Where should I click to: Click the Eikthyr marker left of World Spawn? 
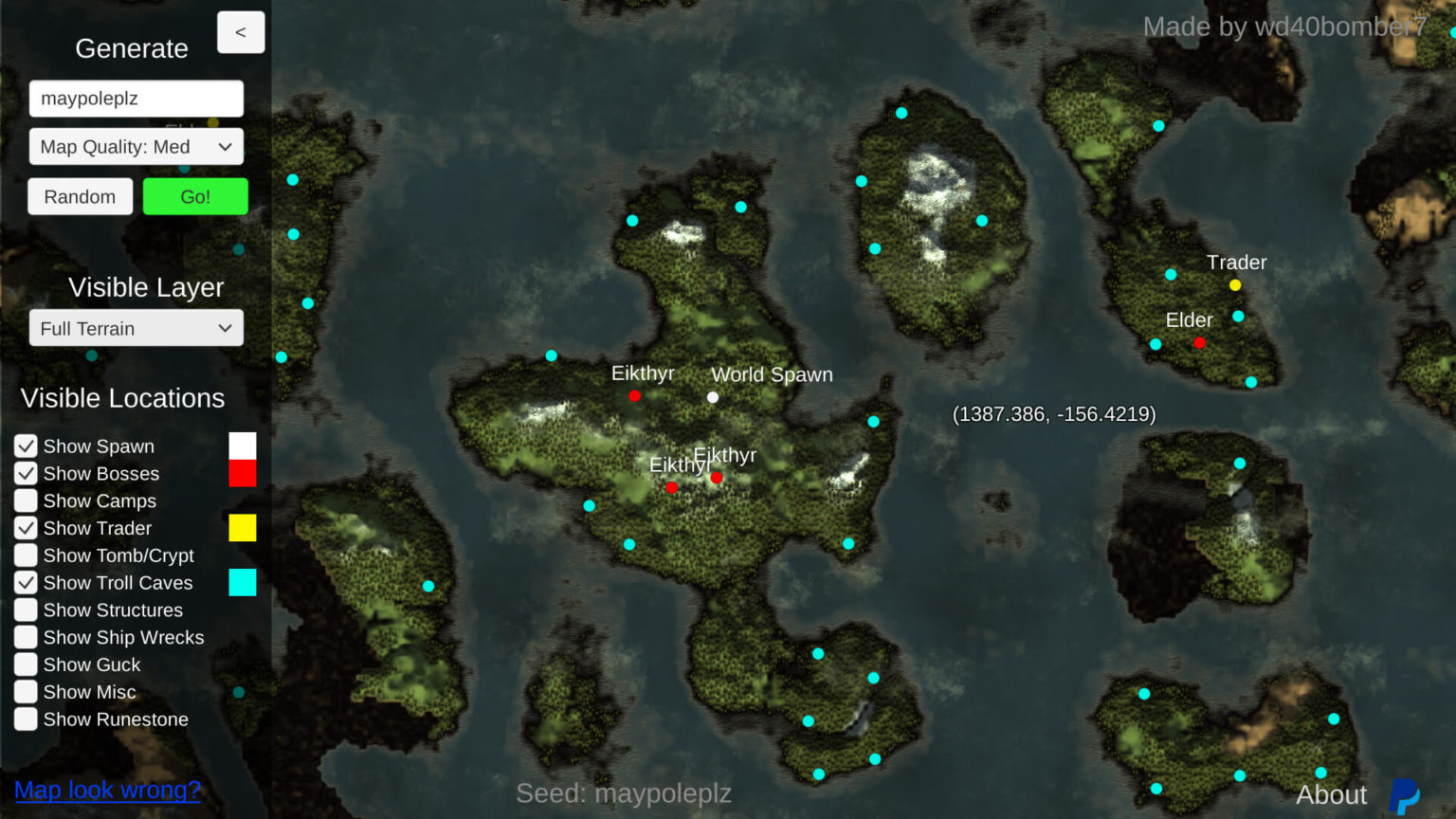click(634, 395)
